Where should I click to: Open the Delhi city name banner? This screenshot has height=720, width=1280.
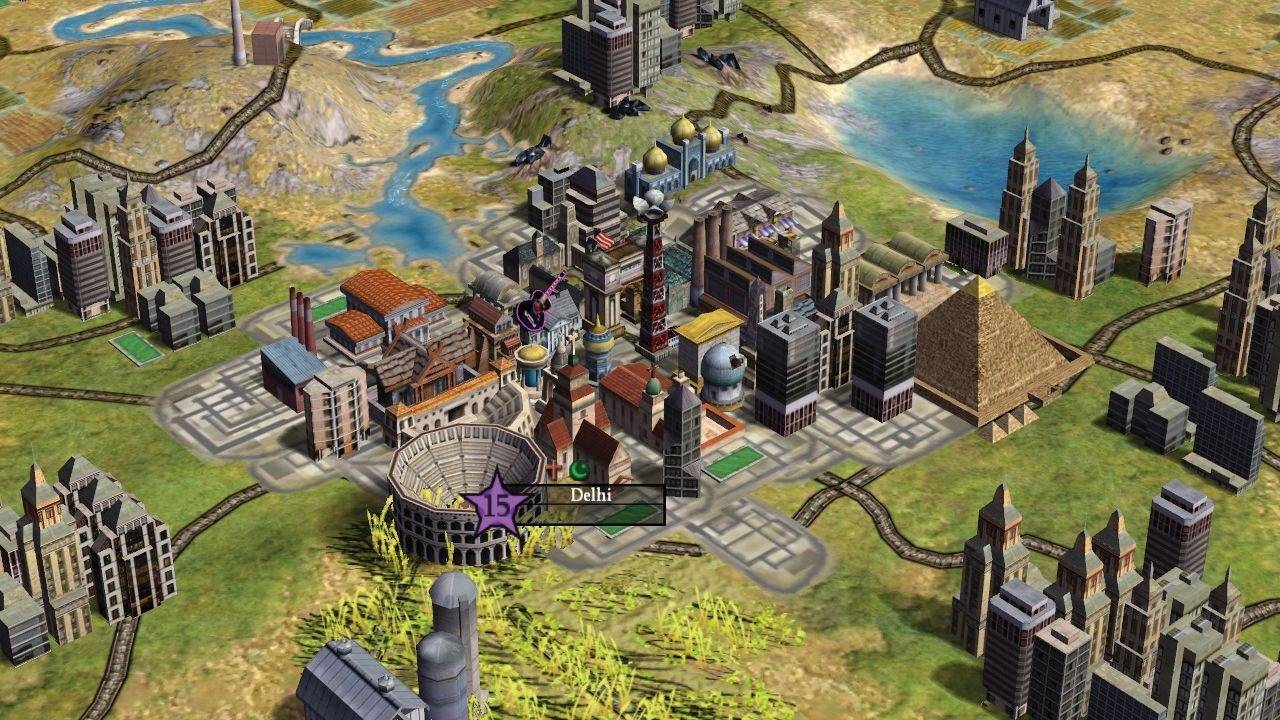tap(591, 495)
